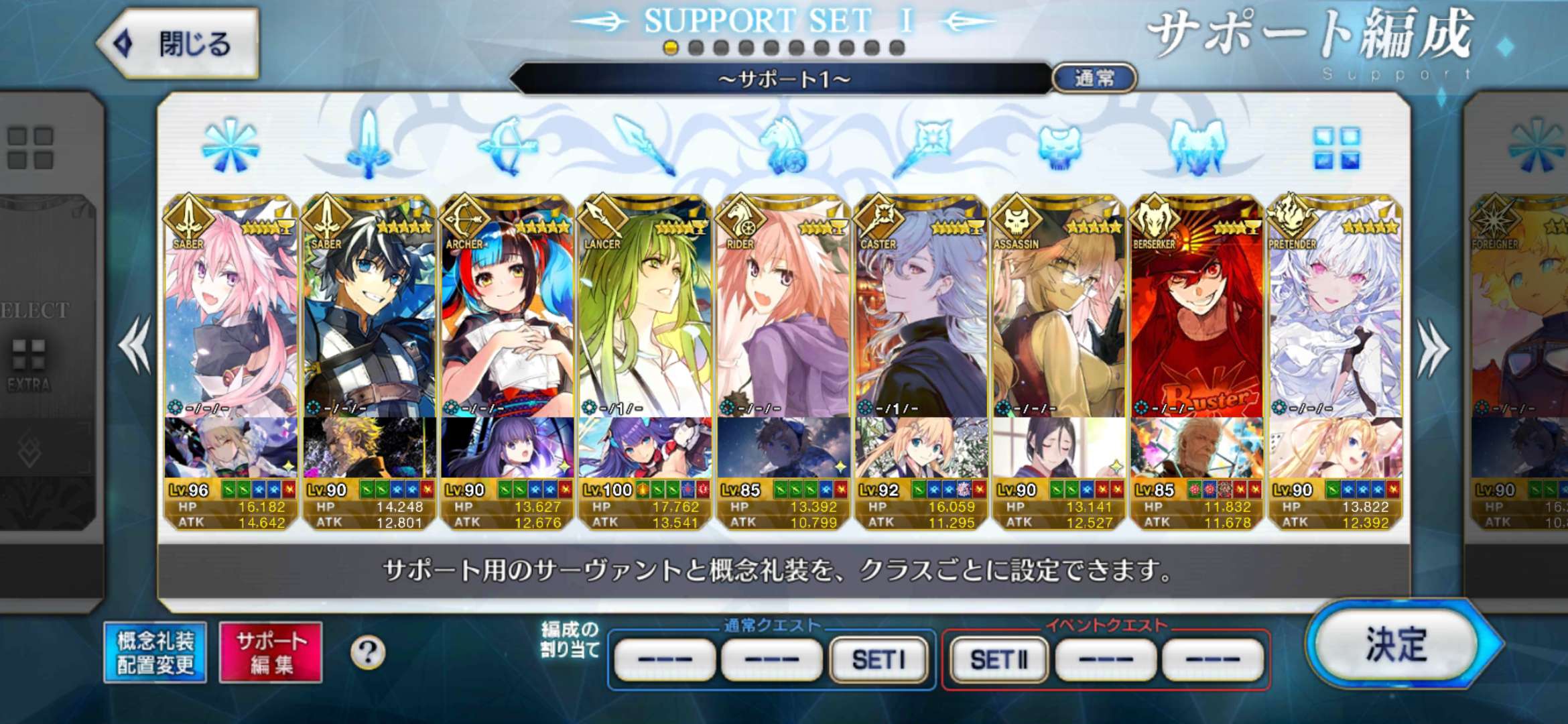1568x724 pixels.
Task: Go to next support set with right arrow
Action: 1433,347
